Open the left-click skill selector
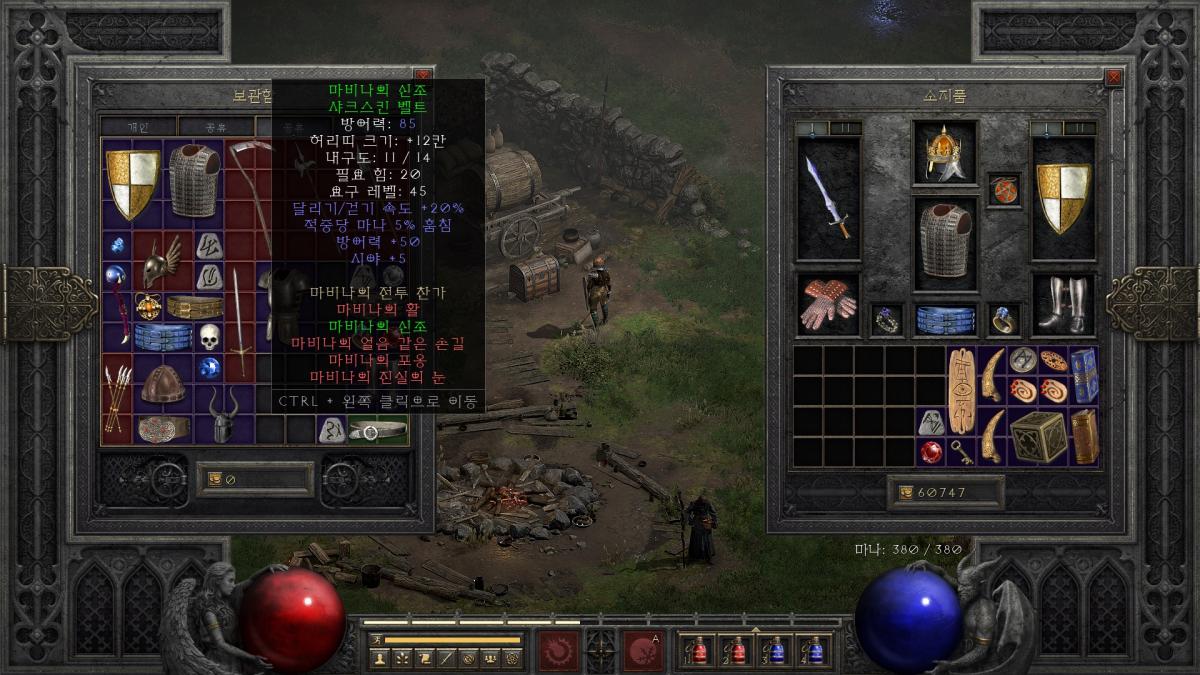The height and width of the screenshot is (675, 1200). pos(558,650)
